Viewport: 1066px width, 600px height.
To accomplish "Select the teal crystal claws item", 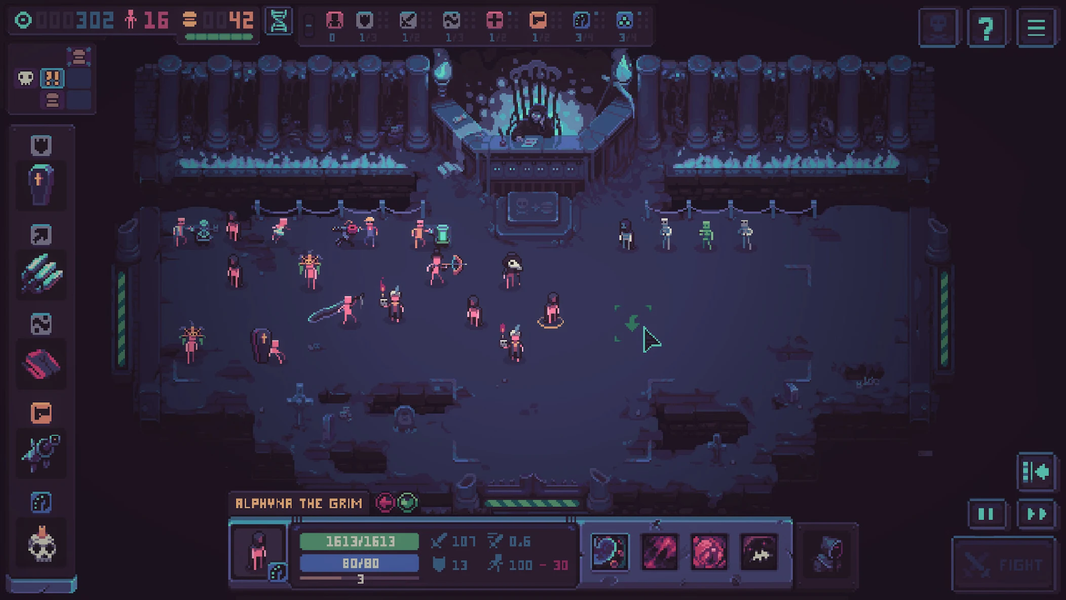I will coord(41,274).
